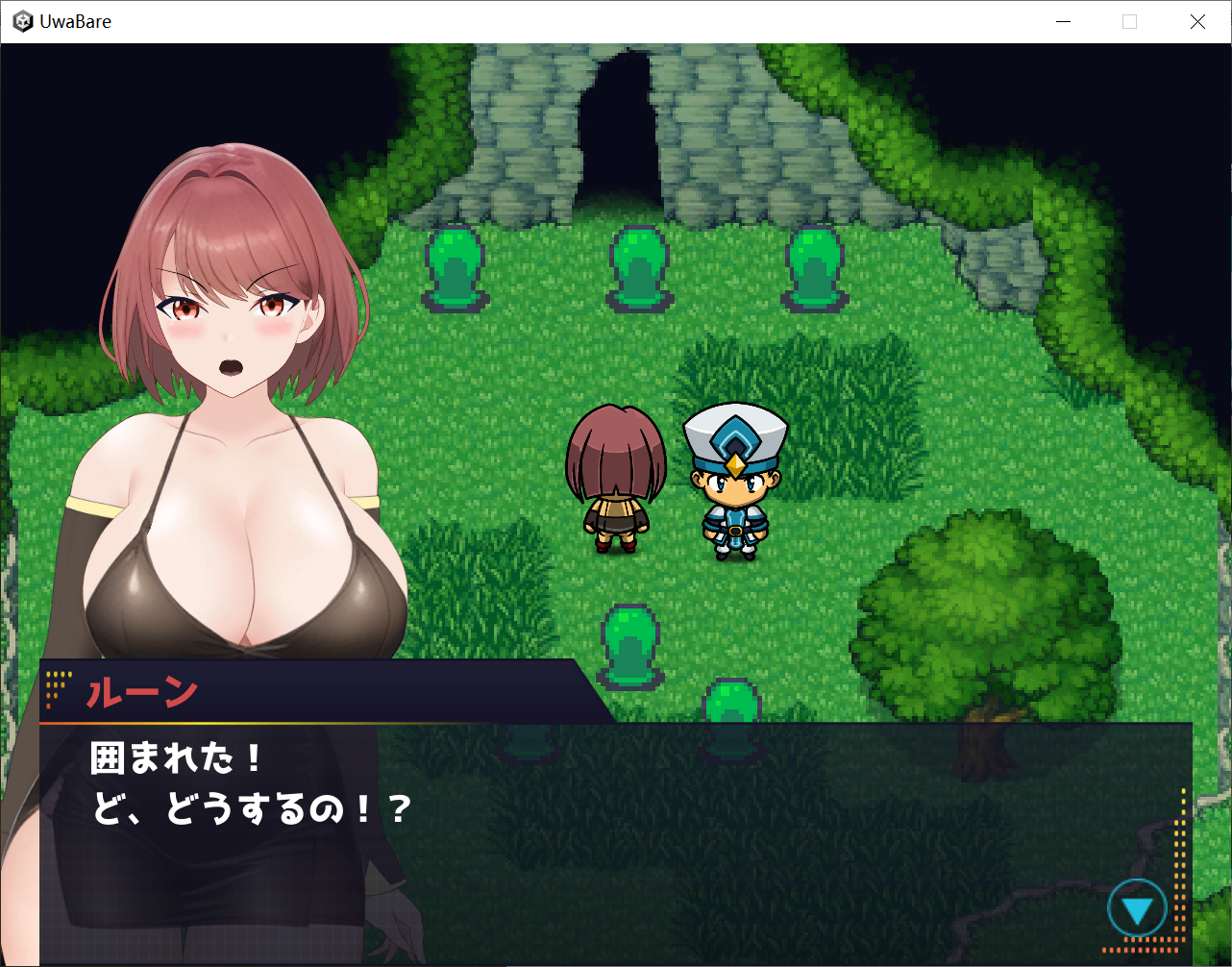The width and height of the screenshot is (1232, 967).
Task: Minimize the UwaBare game window
Action: tap(1063, 20)
